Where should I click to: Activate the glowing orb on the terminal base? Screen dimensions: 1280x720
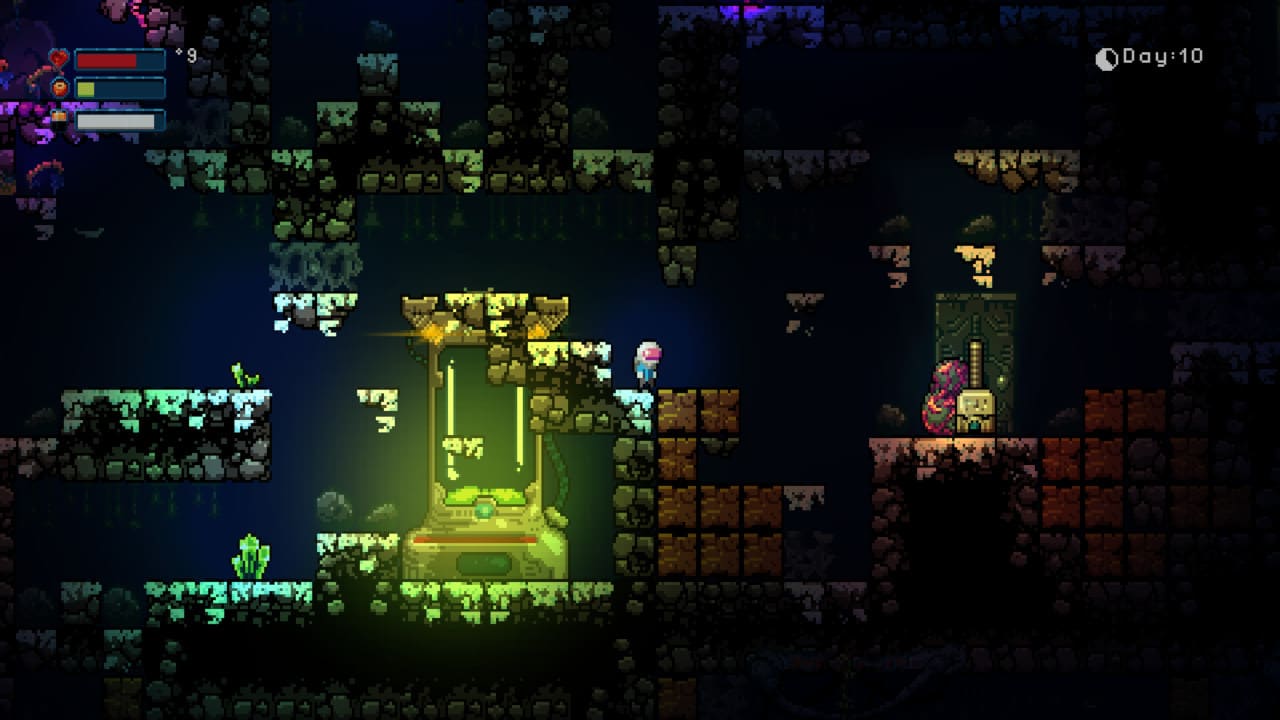coord(482,510)
